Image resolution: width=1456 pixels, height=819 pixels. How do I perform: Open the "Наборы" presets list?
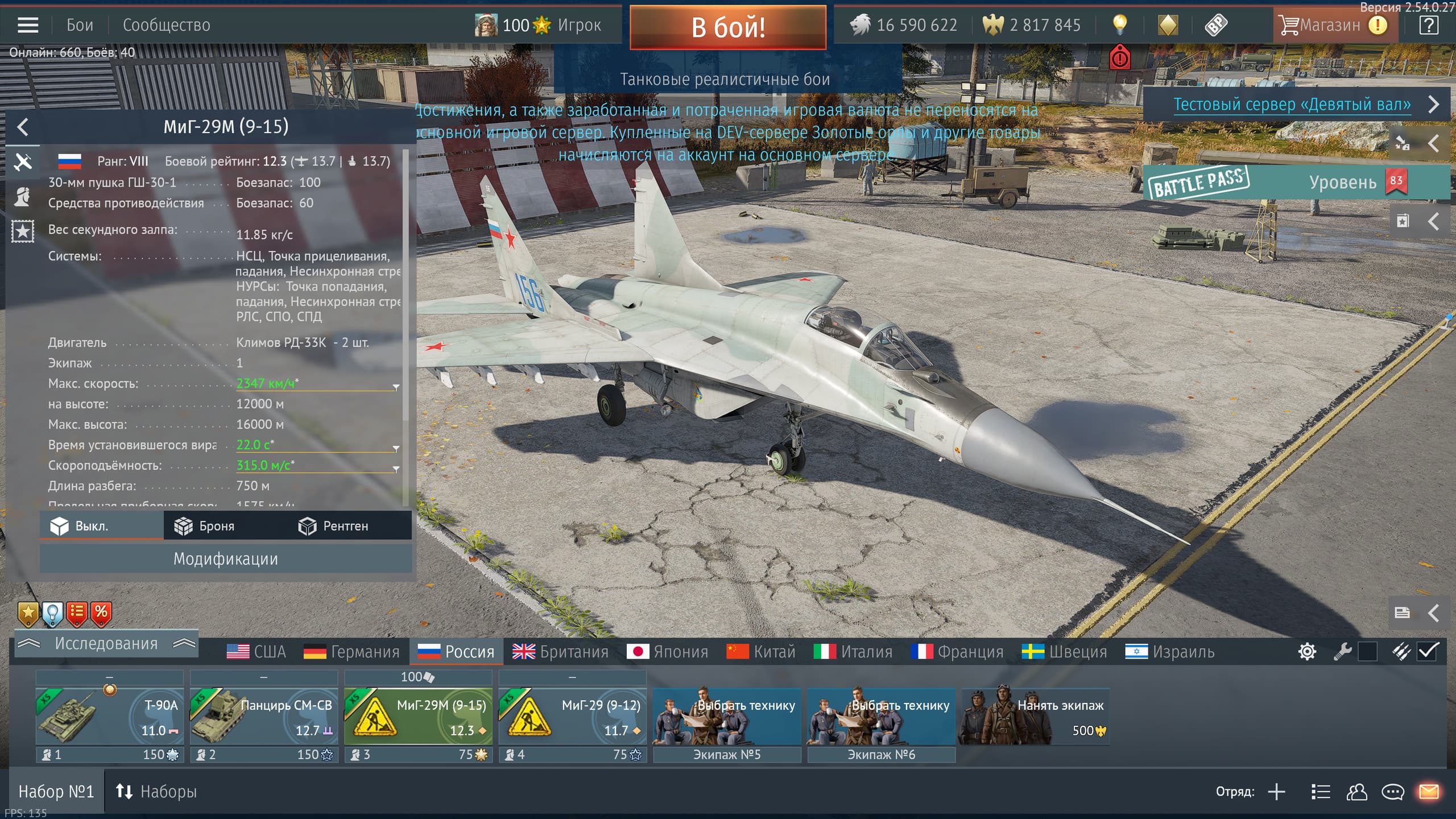coord(156,791)
